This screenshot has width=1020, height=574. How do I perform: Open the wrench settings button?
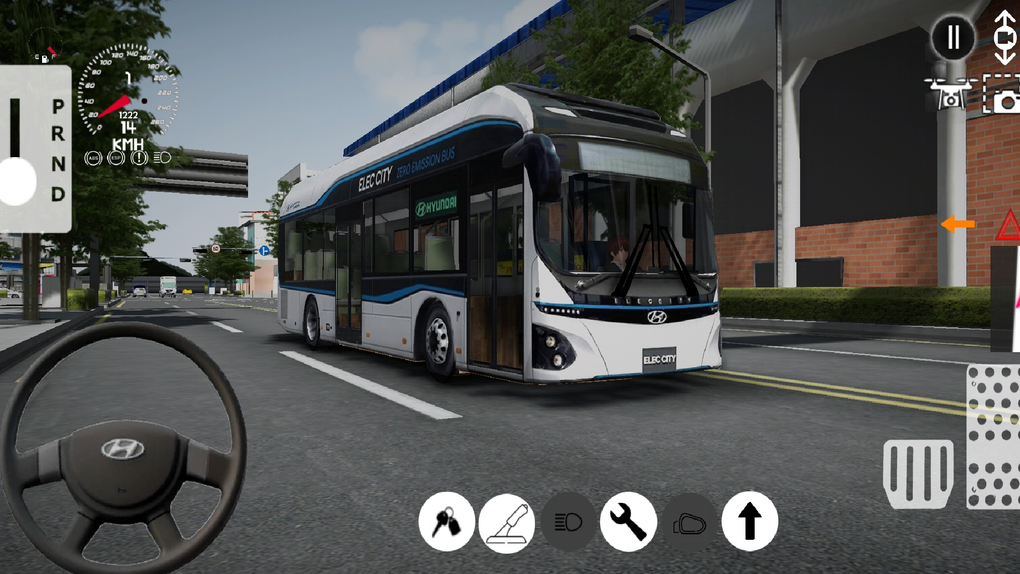pyautogui.click(x=628, y=522)
